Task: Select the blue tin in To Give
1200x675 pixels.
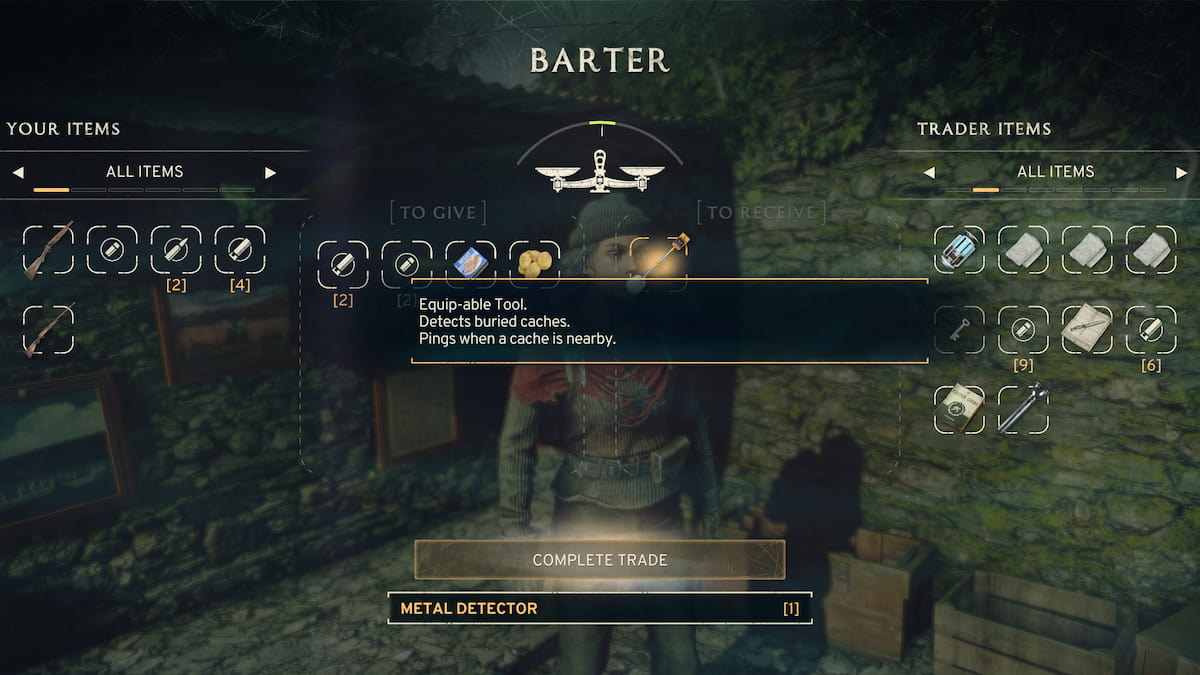Action: coord(470,265)
